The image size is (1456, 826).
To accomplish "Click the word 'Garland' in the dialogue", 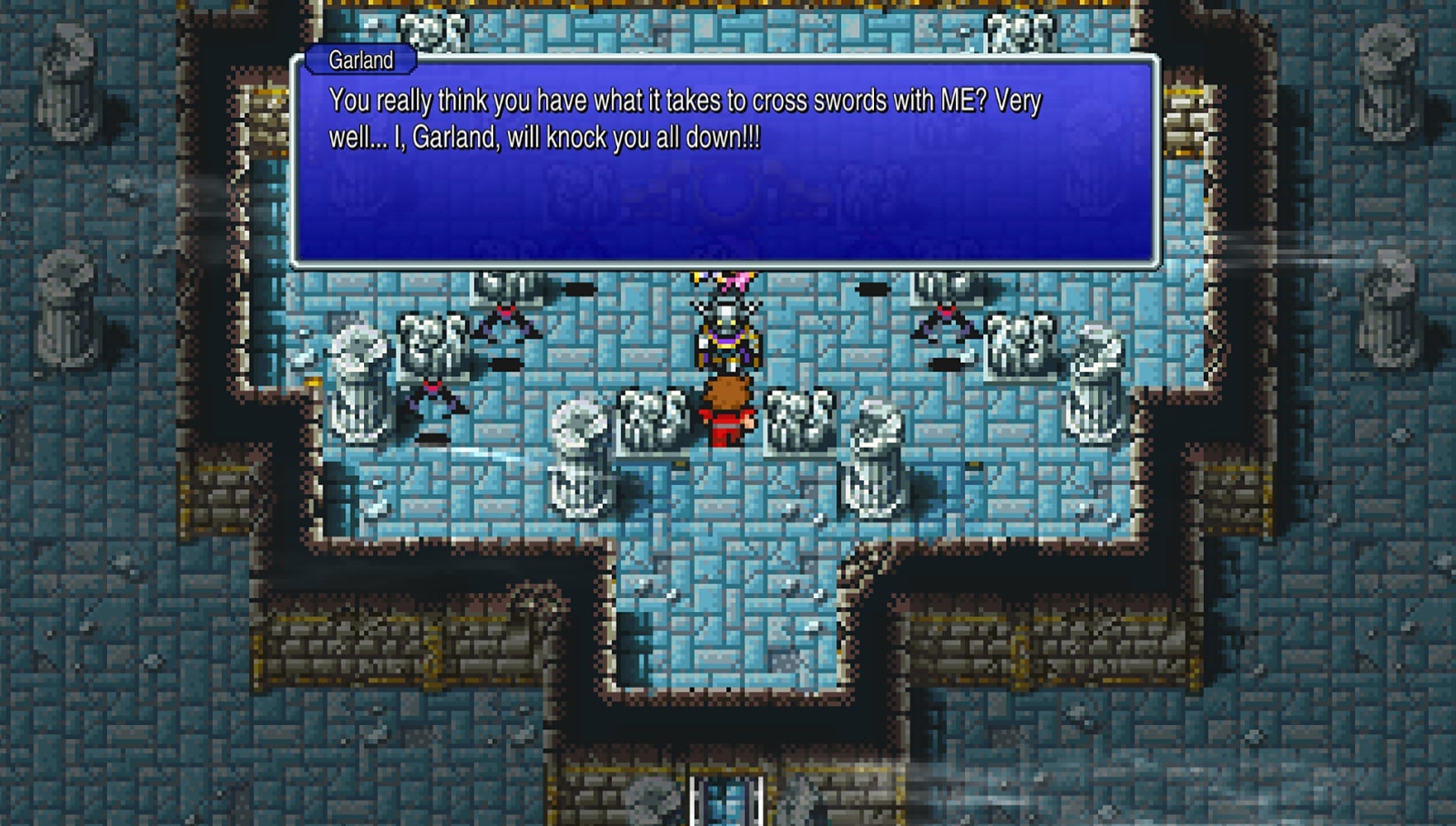I will pos(459,135).
